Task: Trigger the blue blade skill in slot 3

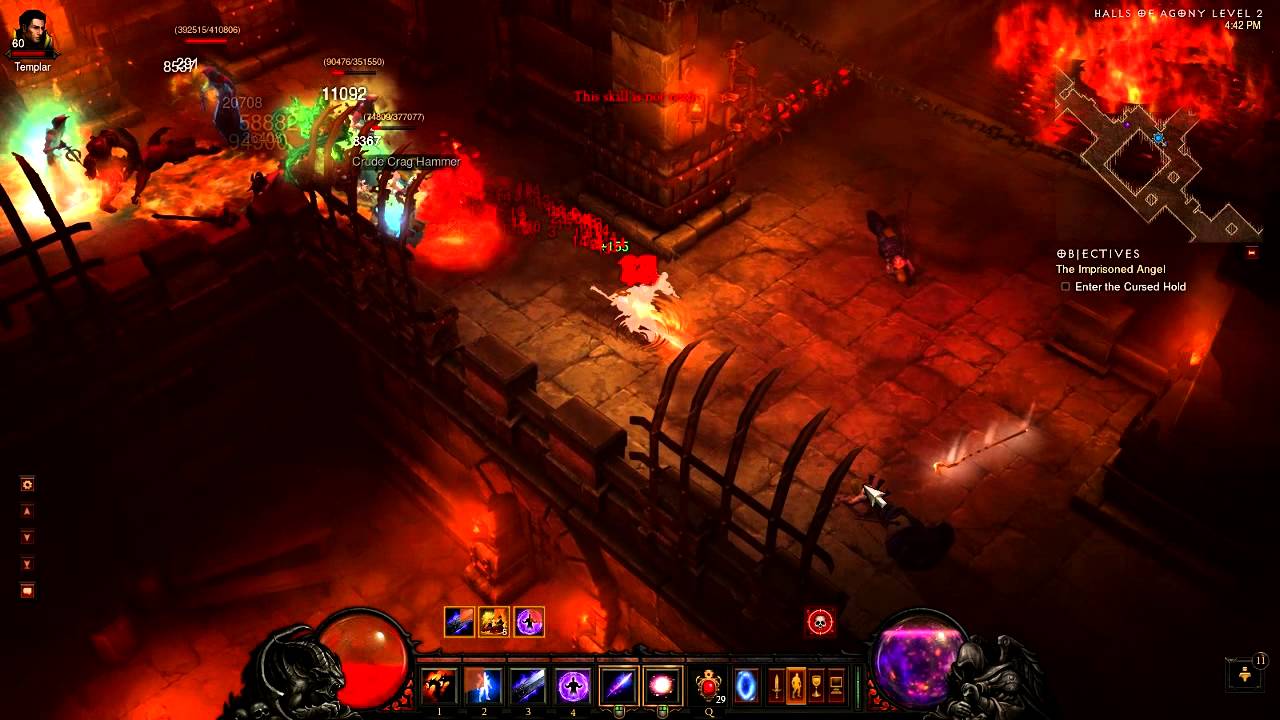Action: coord(528,686)
